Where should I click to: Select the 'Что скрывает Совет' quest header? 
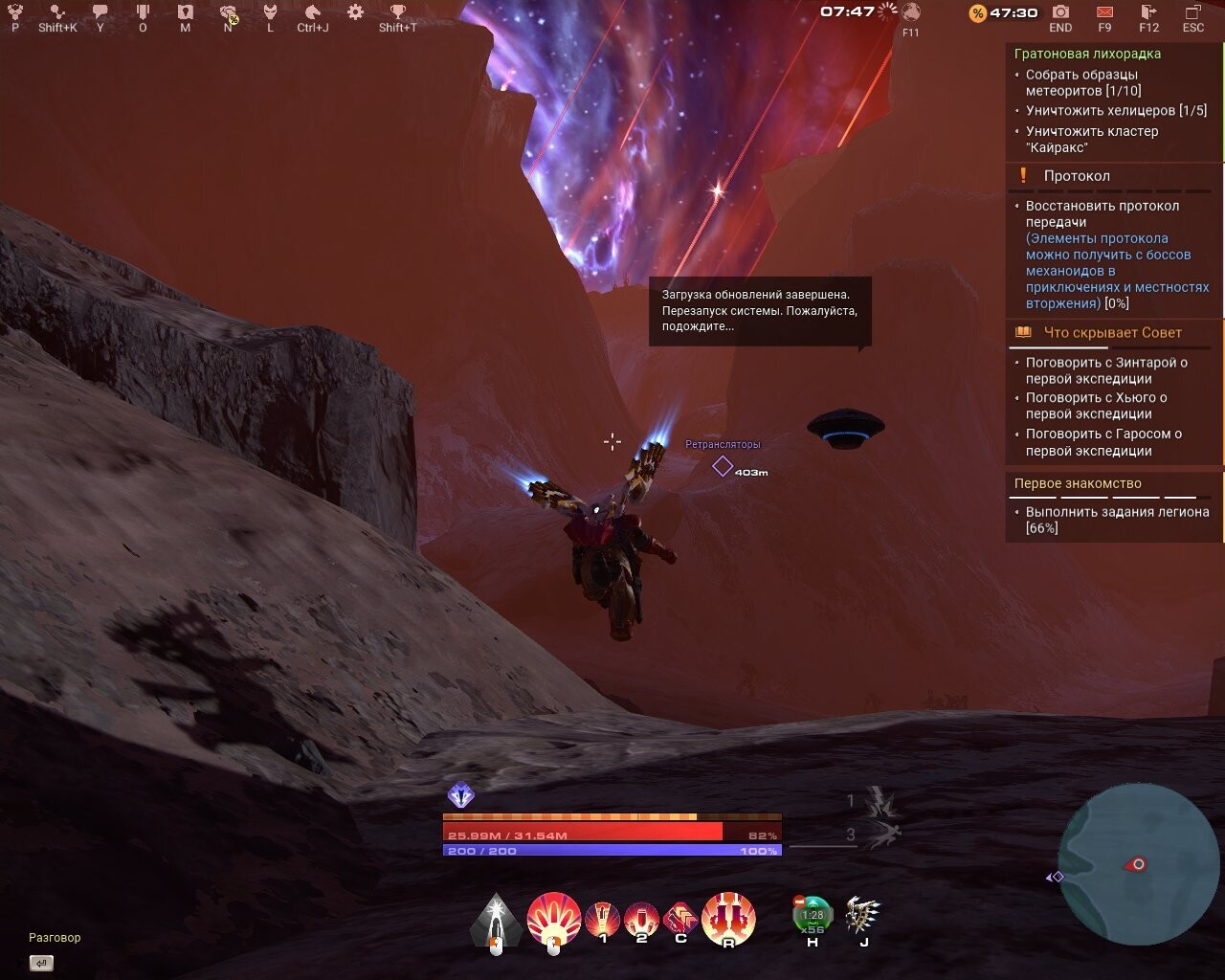coord(1110,332)
